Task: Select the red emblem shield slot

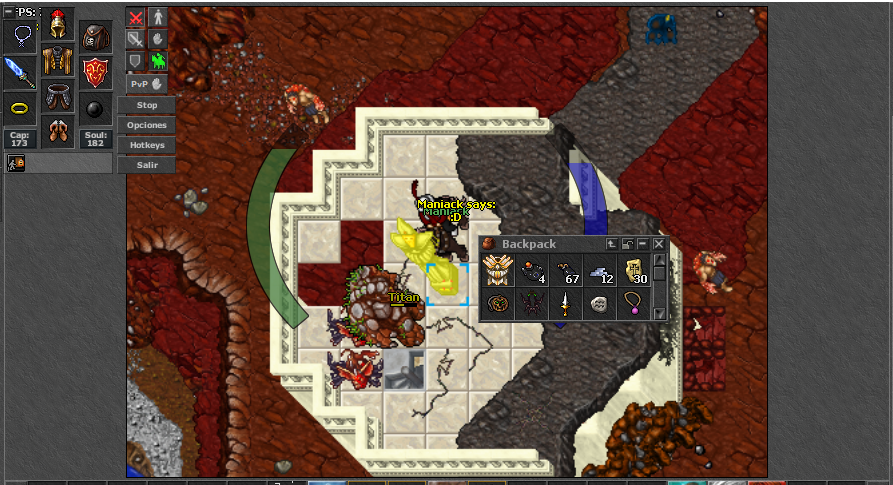Action: point(96,71)
